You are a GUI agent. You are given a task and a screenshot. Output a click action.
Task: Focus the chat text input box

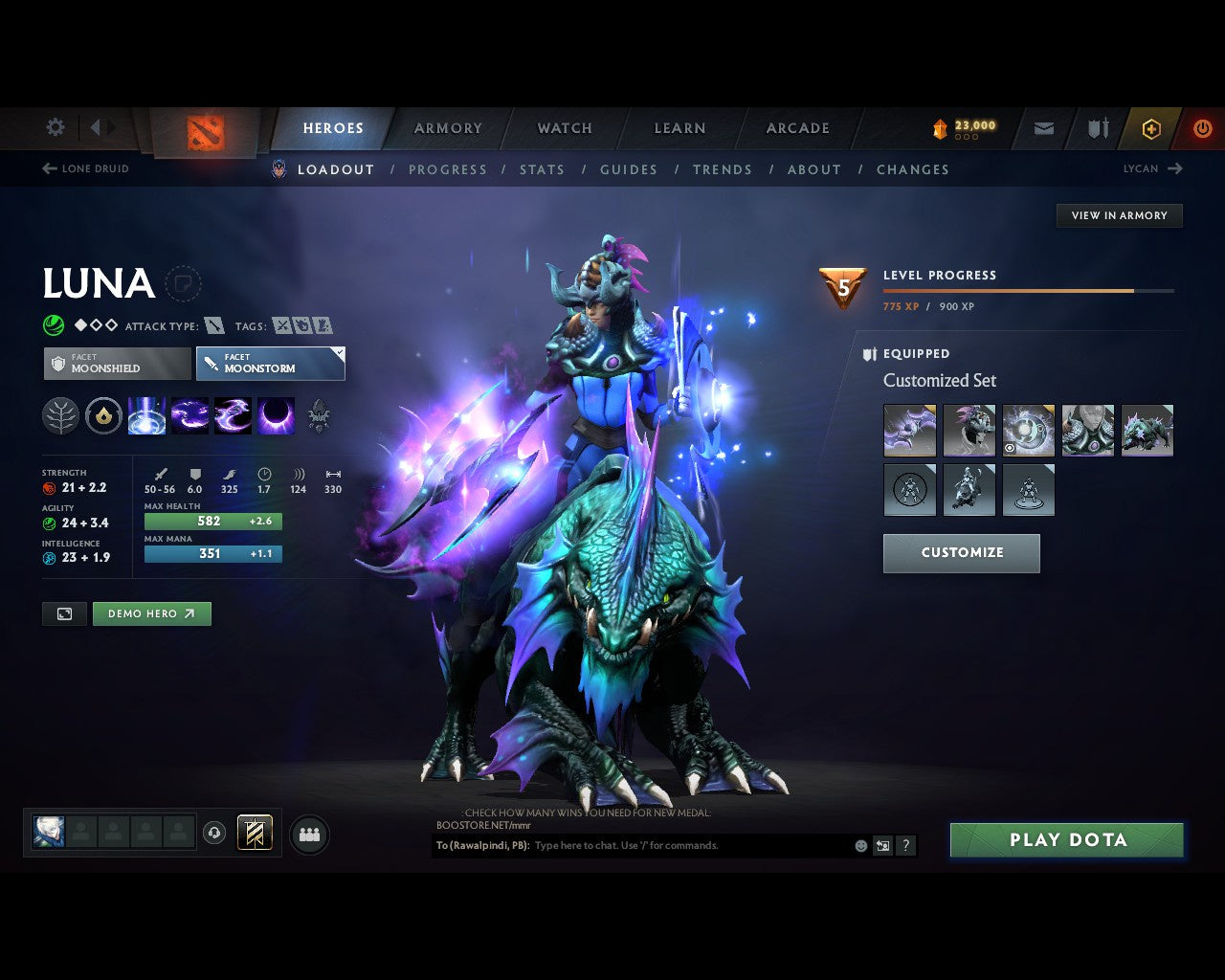pyautogui.click(x=689, y=845)
